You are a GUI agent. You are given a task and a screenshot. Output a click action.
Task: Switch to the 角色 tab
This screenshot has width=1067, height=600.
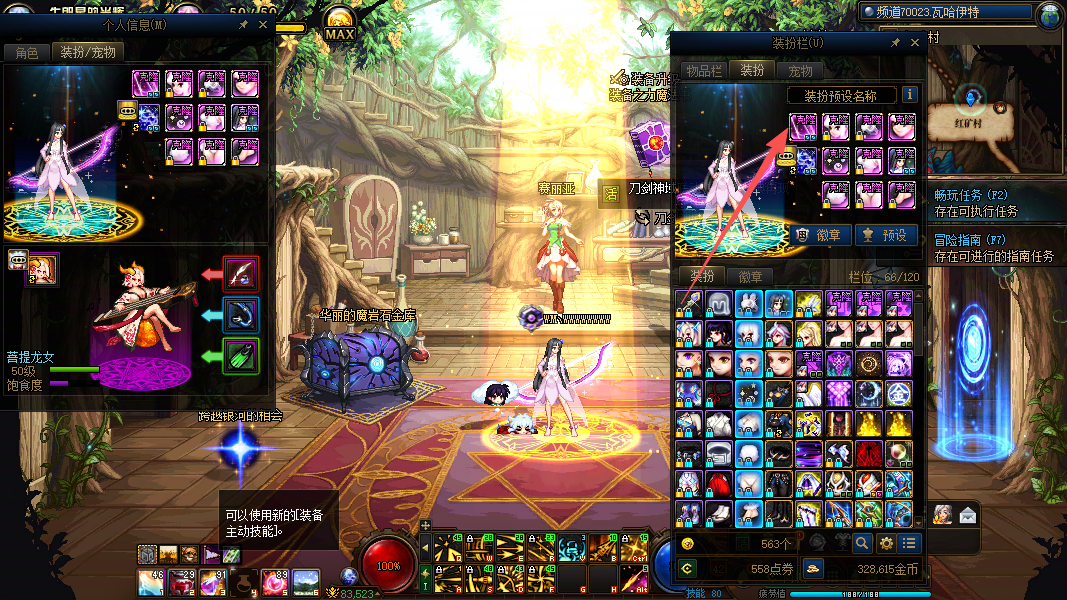(26, 53)
